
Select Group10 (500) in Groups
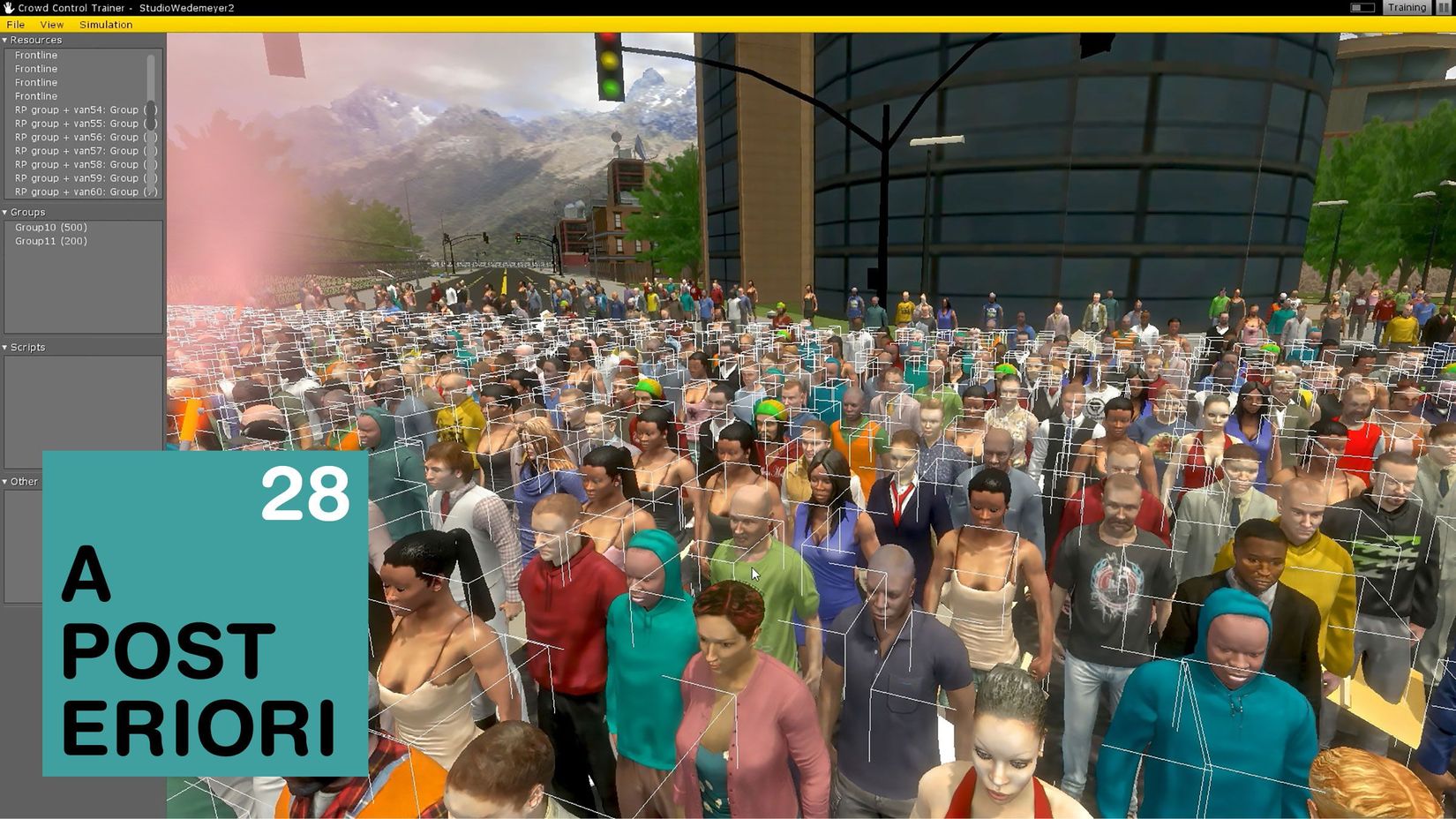[51, 228]
